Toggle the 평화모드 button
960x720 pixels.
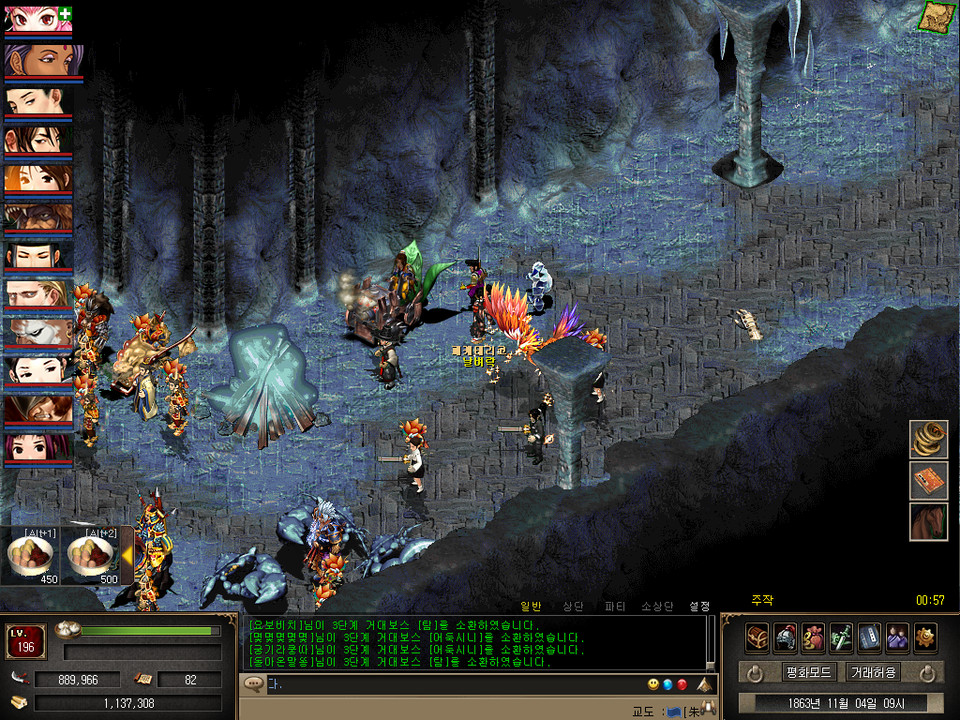pyautogui.click(x=809, y=672)
